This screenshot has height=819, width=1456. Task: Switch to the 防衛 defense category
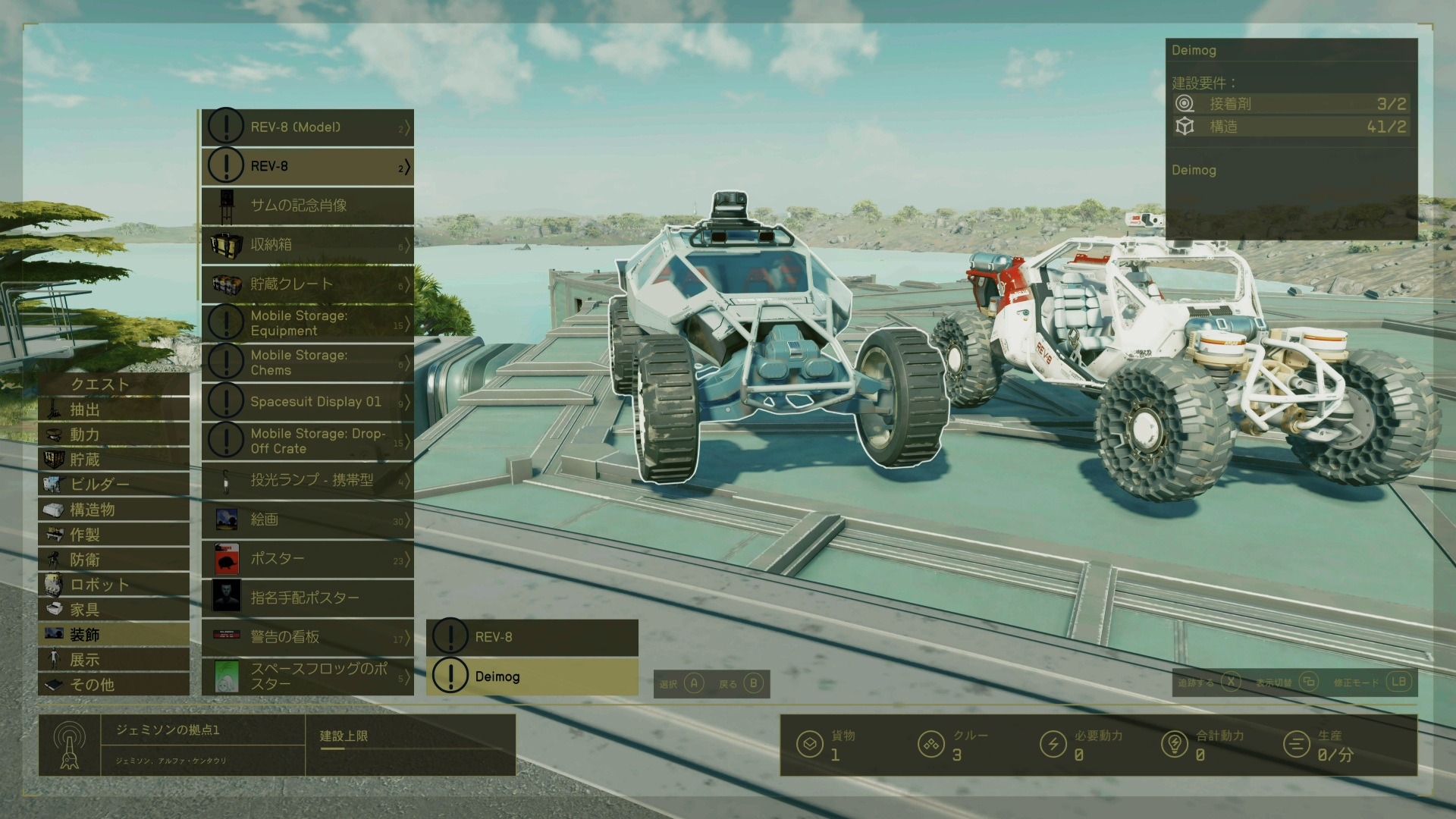pyautogui.click(x=114, y=560)
